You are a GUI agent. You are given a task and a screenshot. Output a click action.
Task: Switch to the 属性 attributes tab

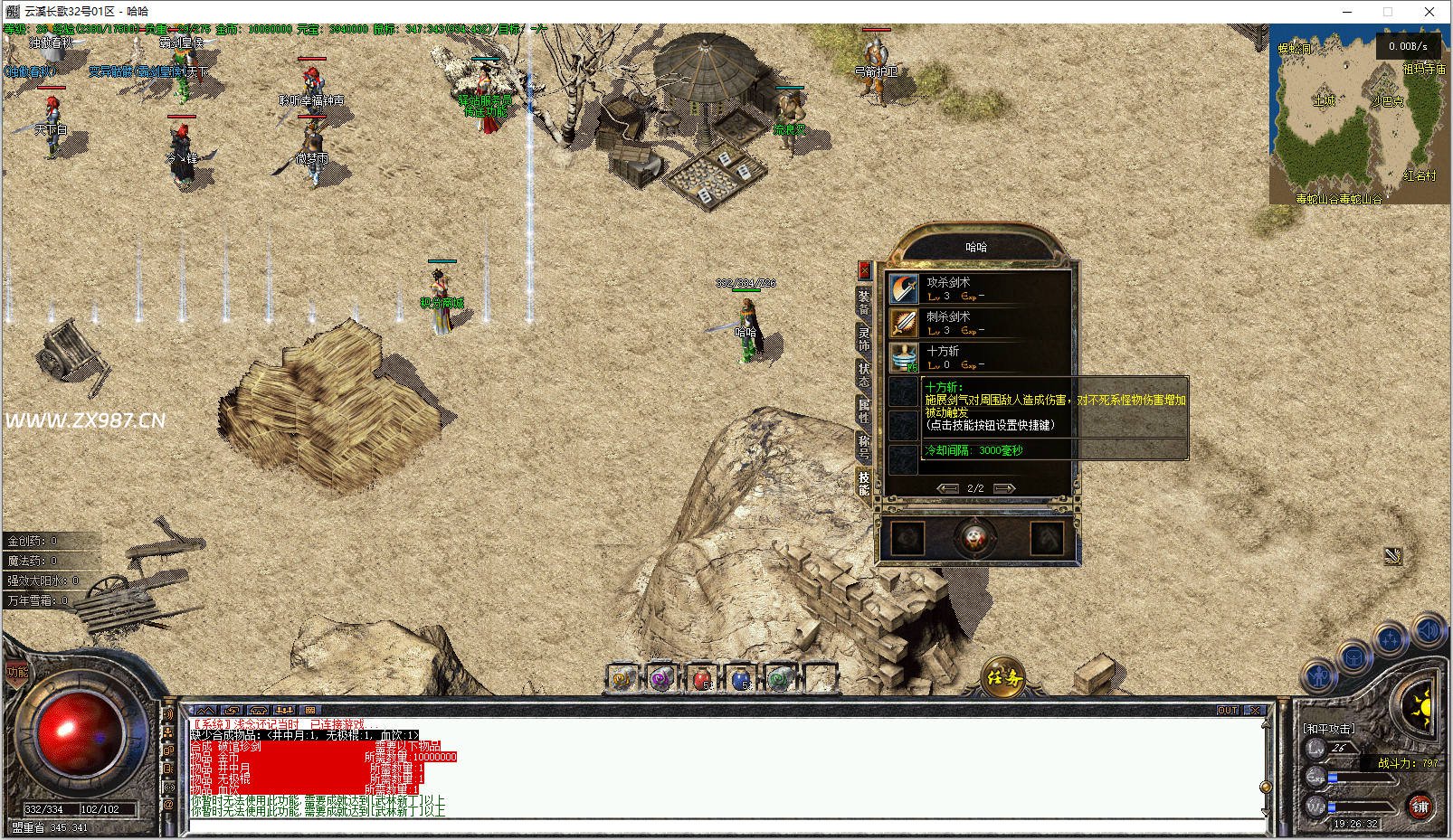click(x=864, y=411)
